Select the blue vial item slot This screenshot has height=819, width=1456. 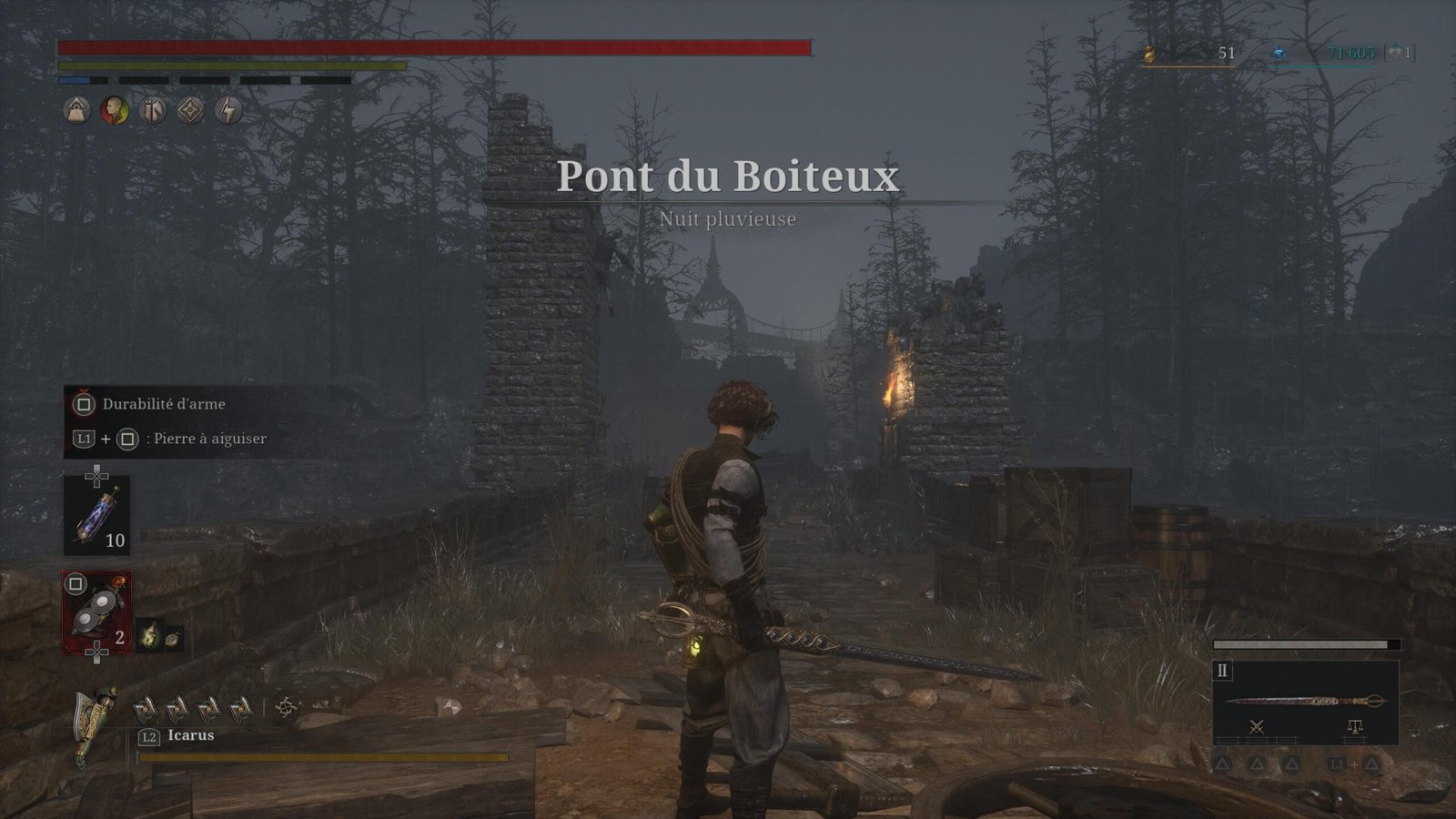click(x=96, y=516)
